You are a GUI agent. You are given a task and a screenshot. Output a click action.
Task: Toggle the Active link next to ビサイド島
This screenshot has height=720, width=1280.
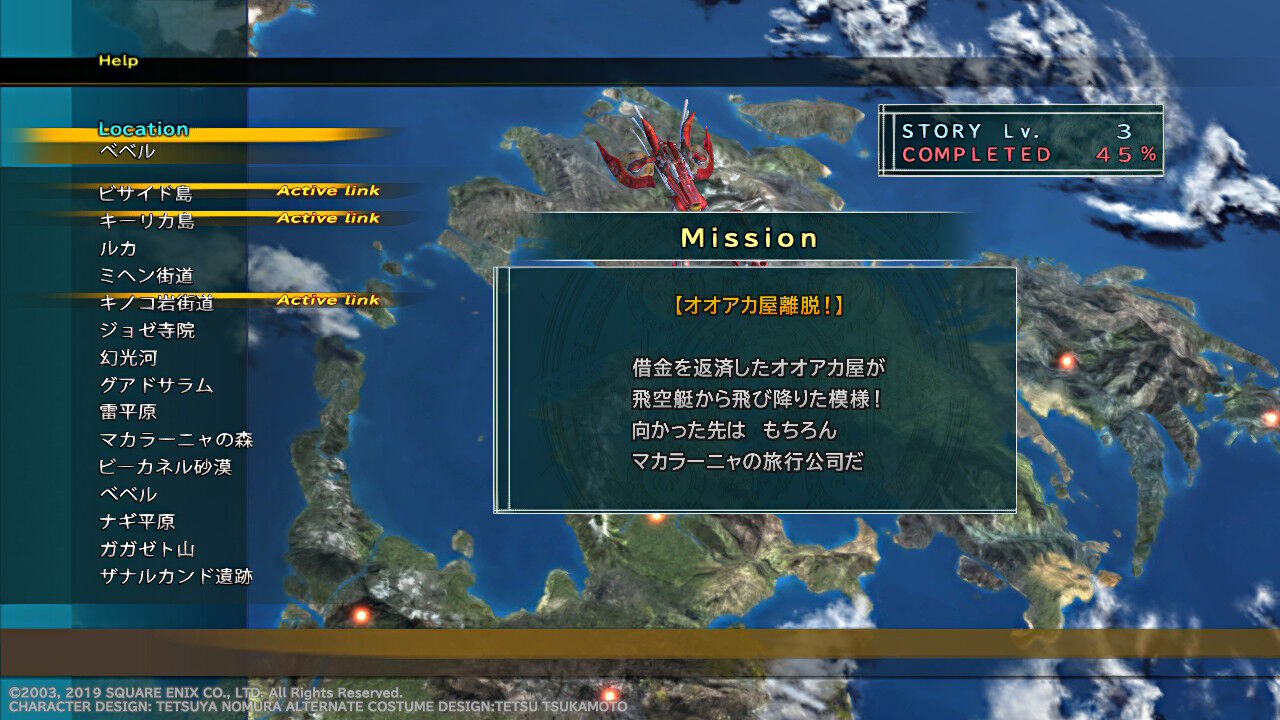(x=330, y=190)
